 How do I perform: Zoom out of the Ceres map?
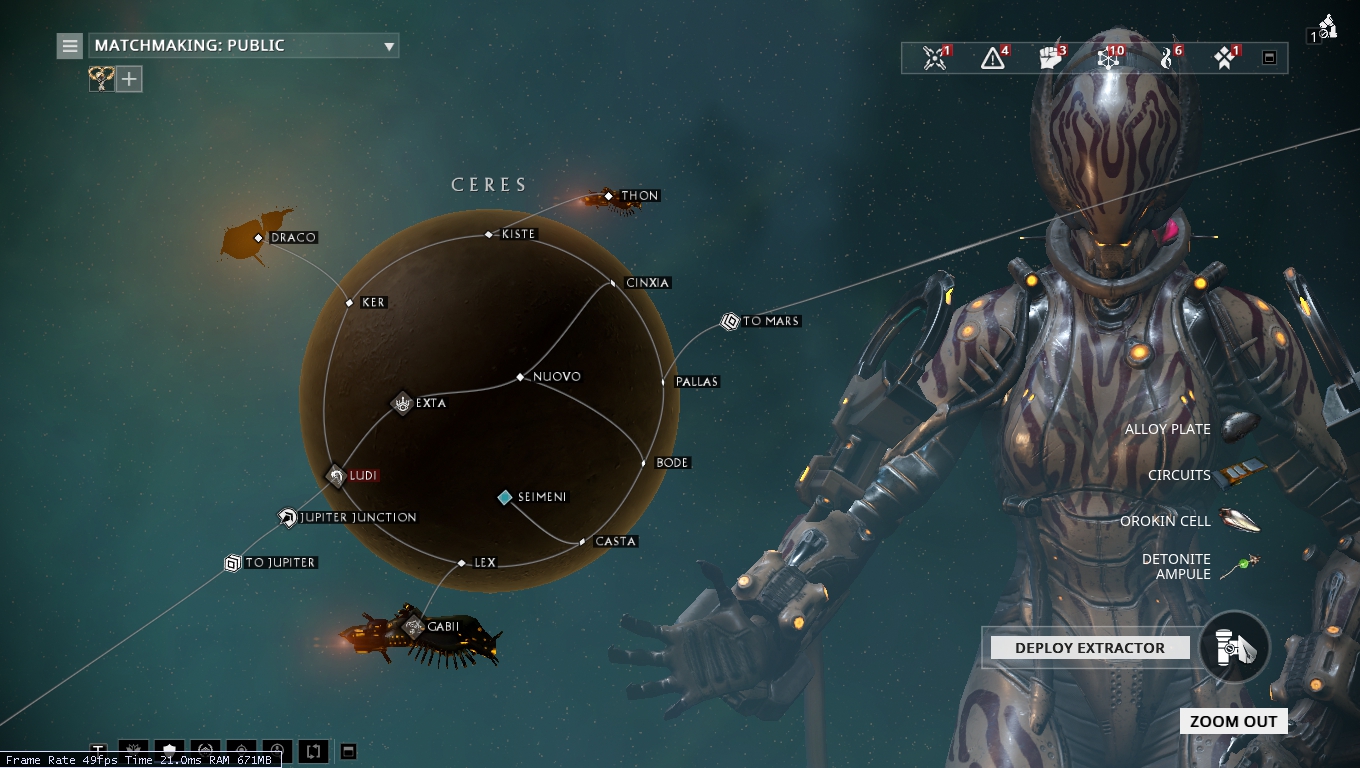1233,722
